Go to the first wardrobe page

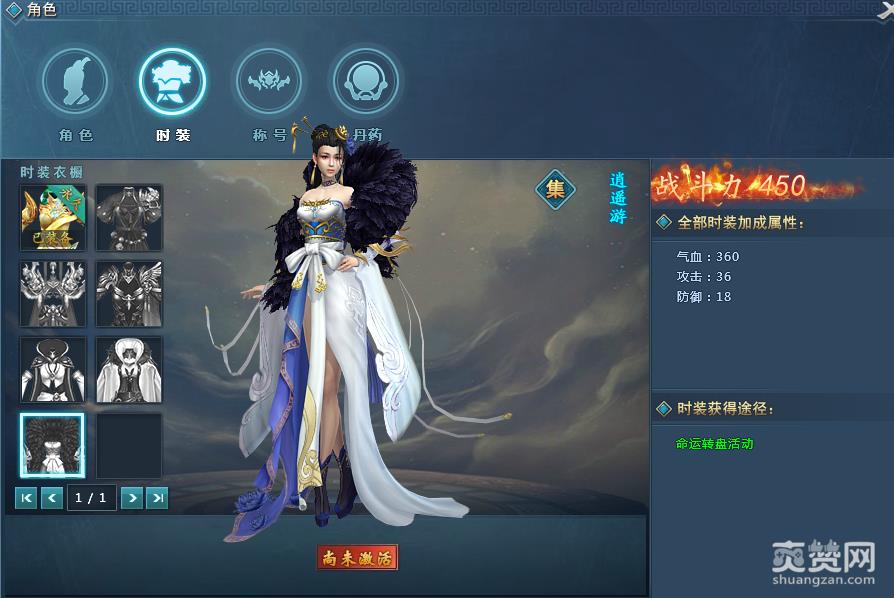coord(26,497)
